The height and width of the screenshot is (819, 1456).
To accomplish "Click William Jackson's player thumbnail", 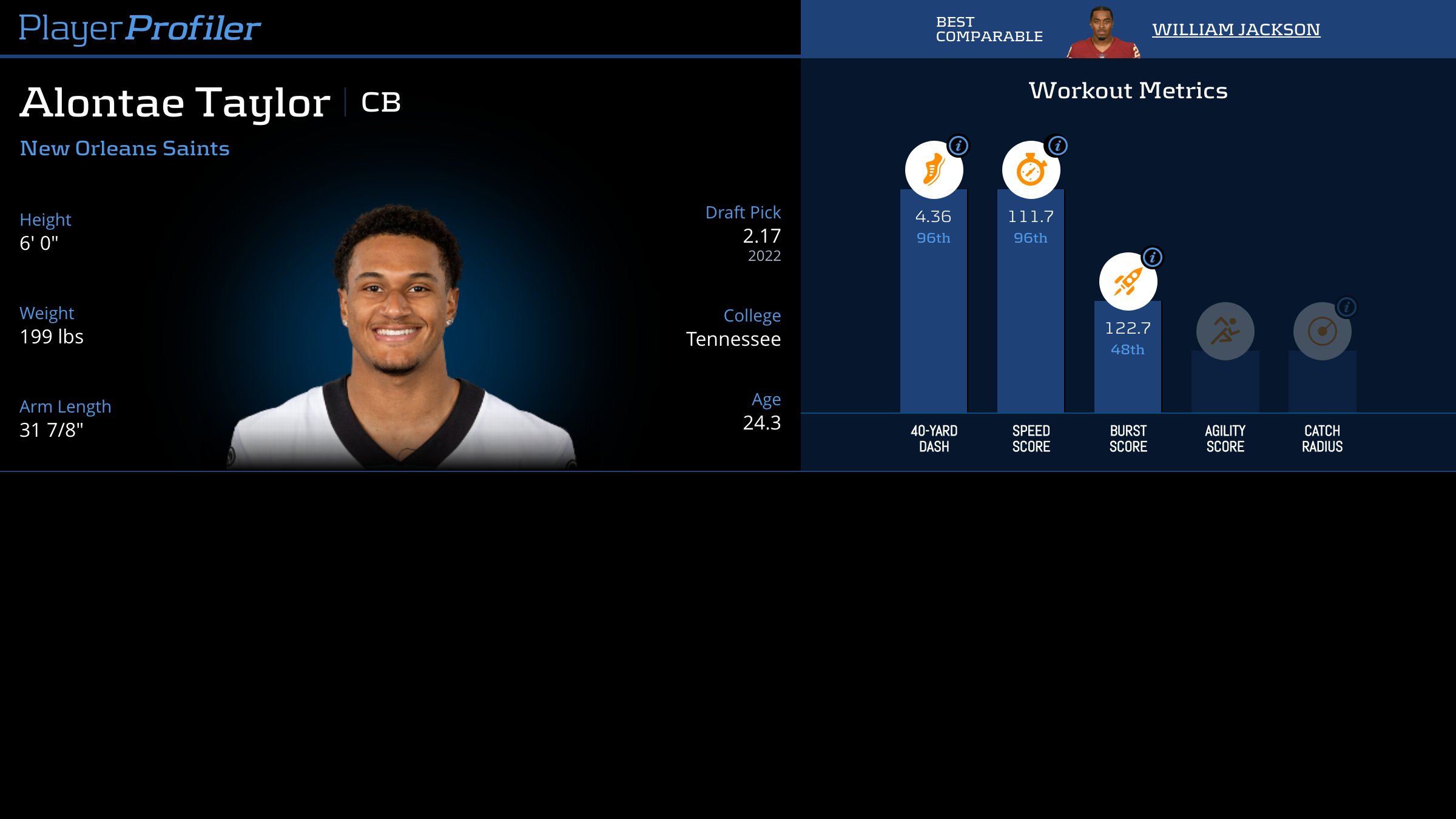I will click(x=1102, y=33).
